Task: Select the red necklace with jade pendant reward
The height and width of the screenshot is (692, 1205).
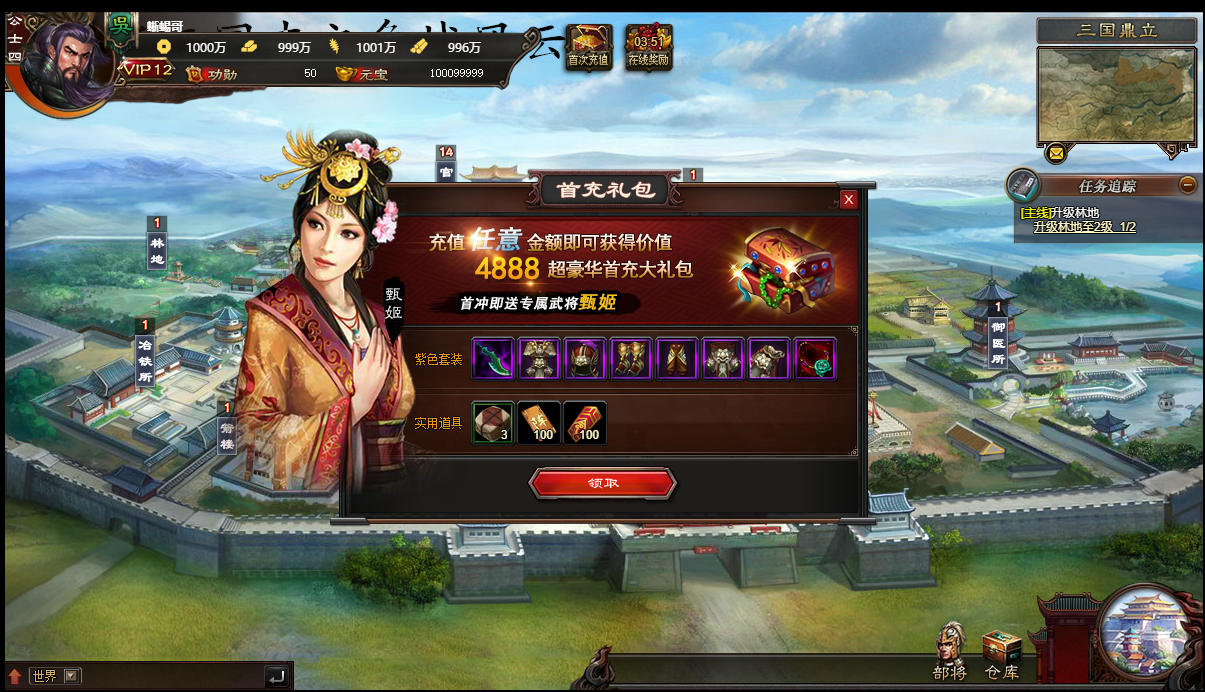Action: (x=815, y=359)
